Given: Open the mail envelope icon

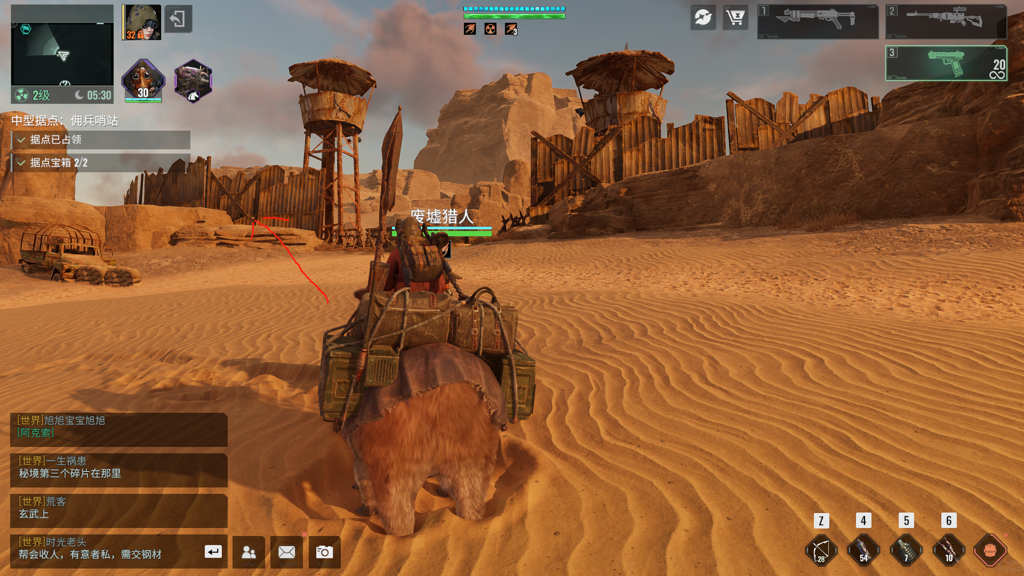Looking at the screenshot, I should [287, 551].
